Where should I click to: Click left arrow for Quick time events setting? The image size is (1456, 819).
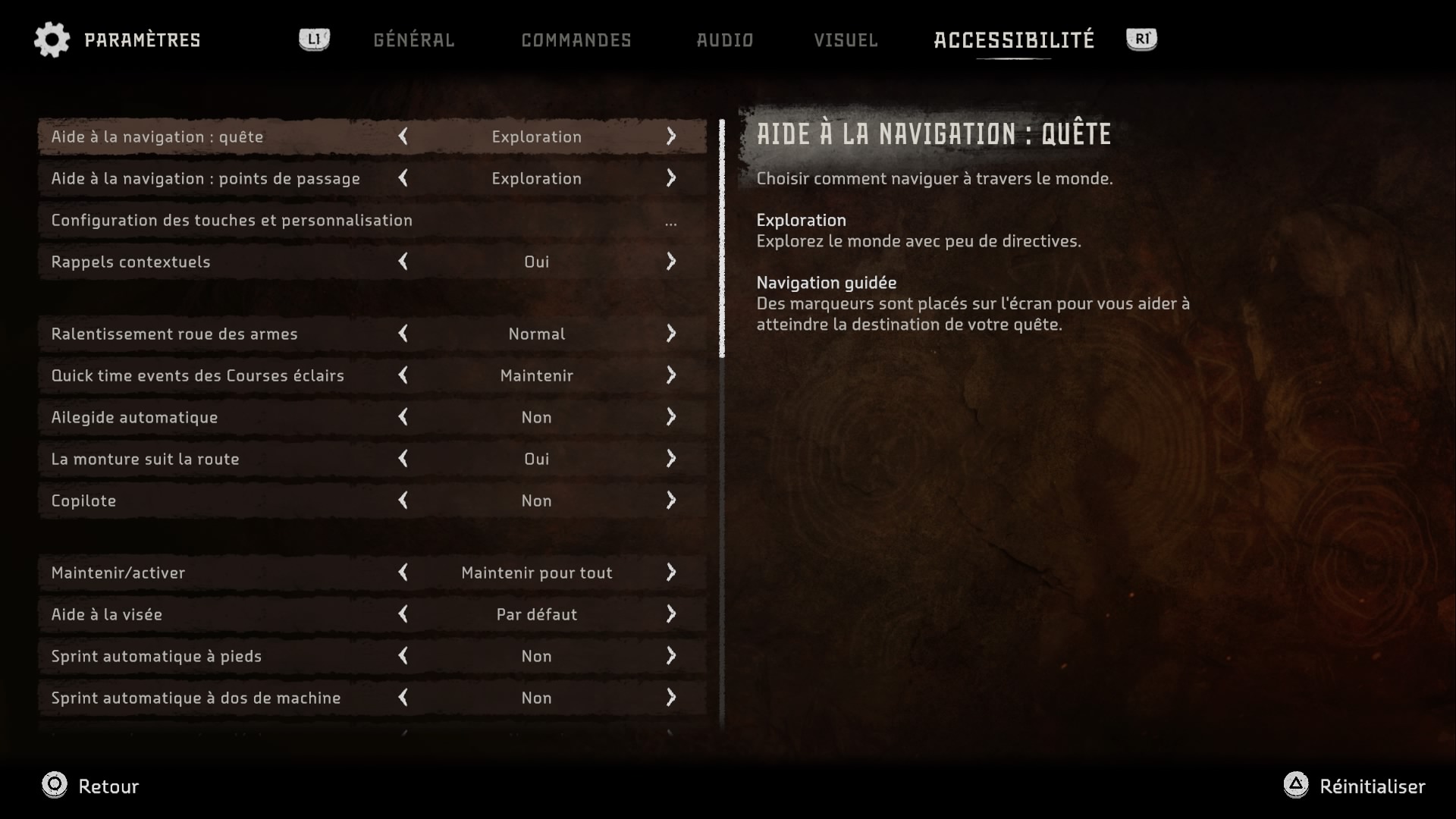coord(403,375)
